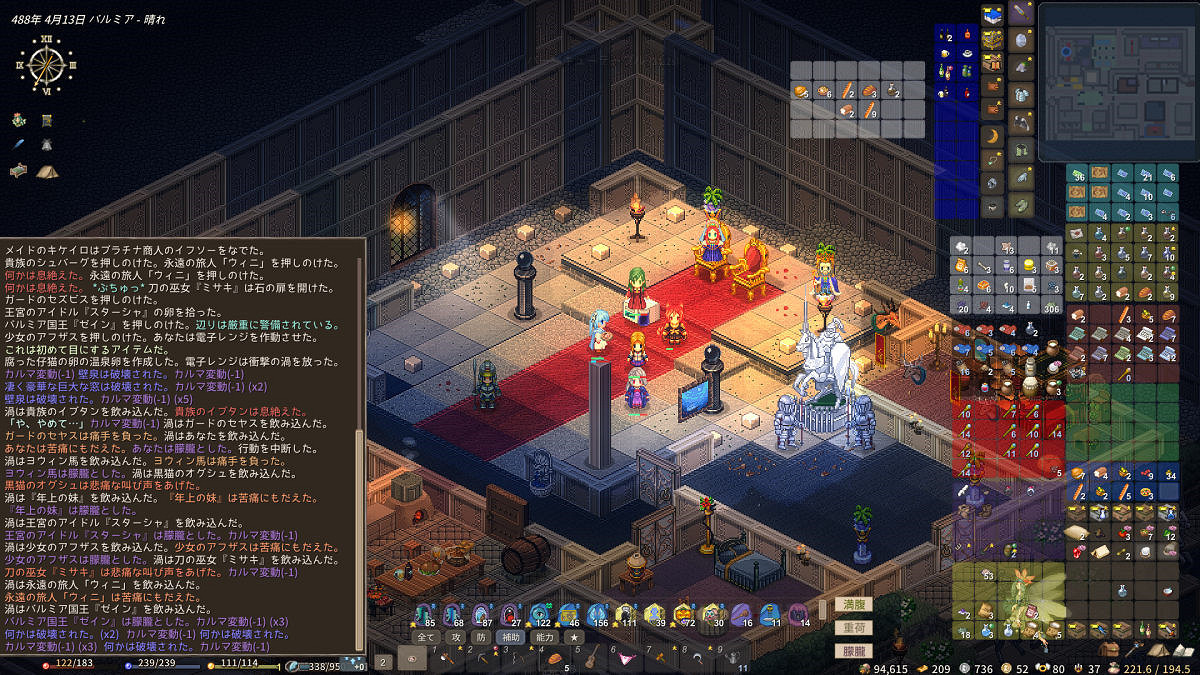
Task: Click the bed icon in left HUD
Action: [19, 171]
